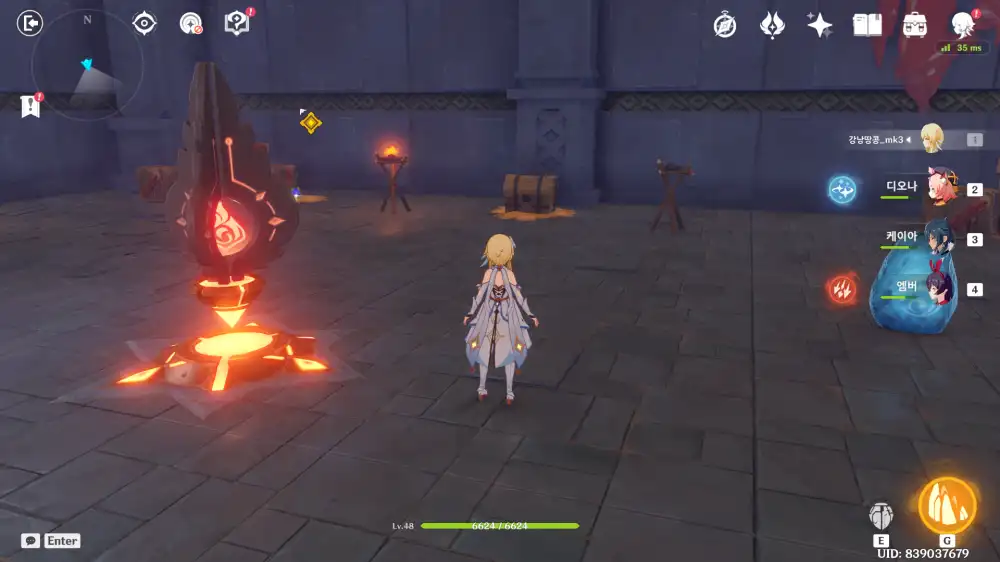
Task: Use the elemental skill icon
Action: pyautogui.click(x=881, y=516)
